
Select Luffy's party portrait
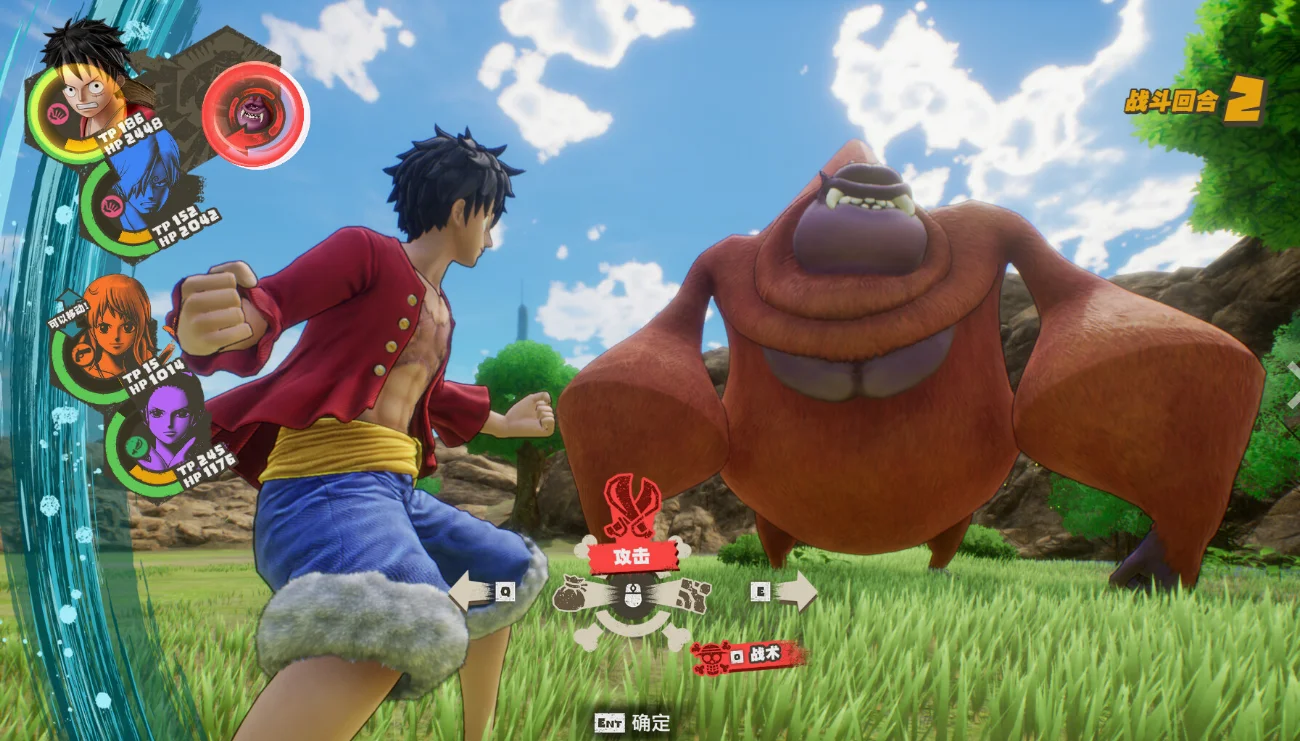coord(84,91)
